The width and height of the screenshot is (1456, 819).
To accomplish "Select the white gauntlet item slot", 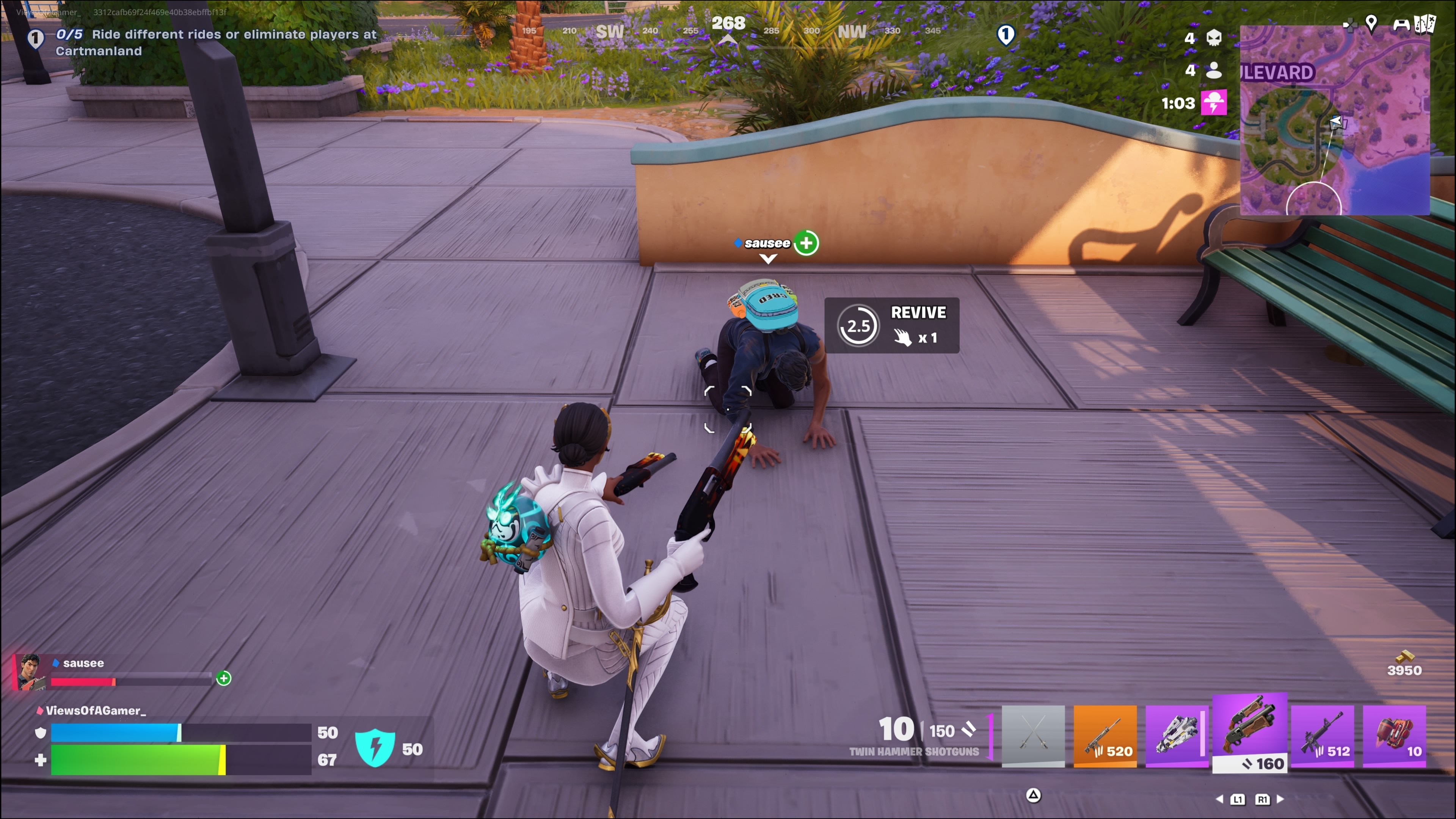I will pos(1177,735).
